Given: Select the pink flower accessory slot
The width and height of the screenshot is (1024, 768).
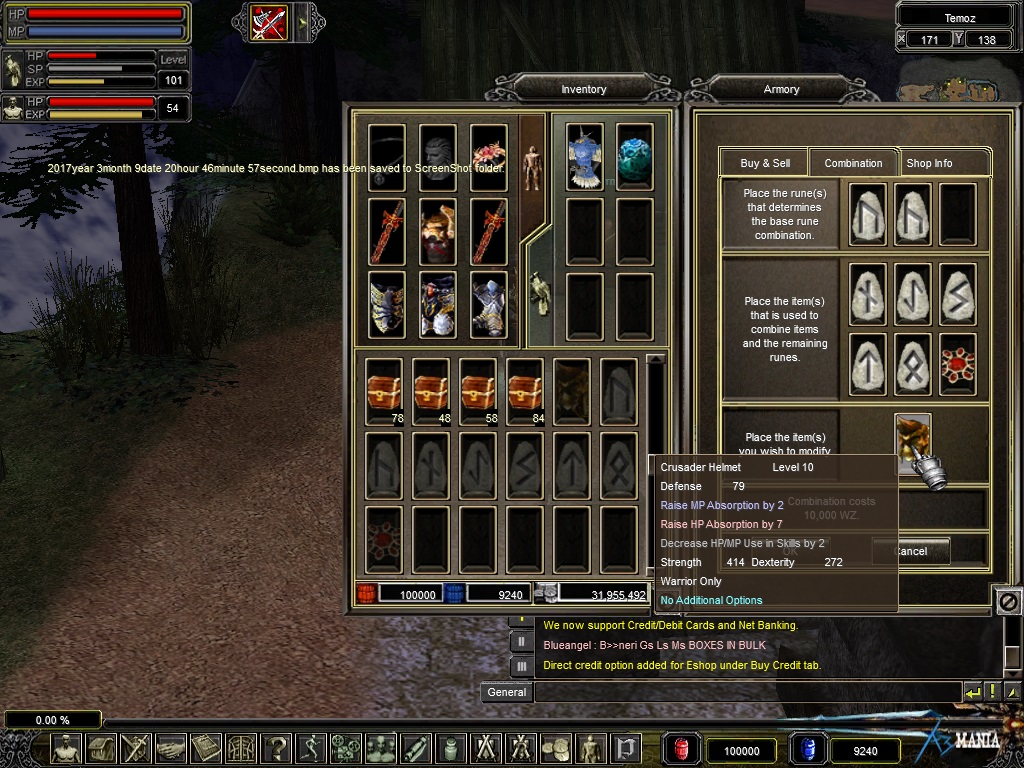Looking at the screenshot, I should tap(489, 157).
